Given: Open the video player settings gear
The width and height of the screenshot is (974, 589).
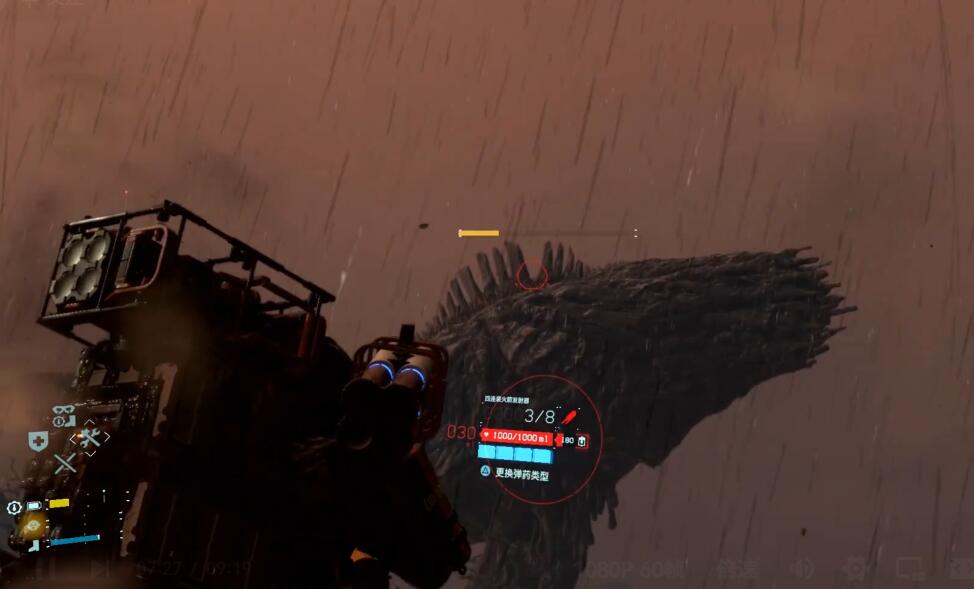Looking at the screenshot, I should click(855, 570).
